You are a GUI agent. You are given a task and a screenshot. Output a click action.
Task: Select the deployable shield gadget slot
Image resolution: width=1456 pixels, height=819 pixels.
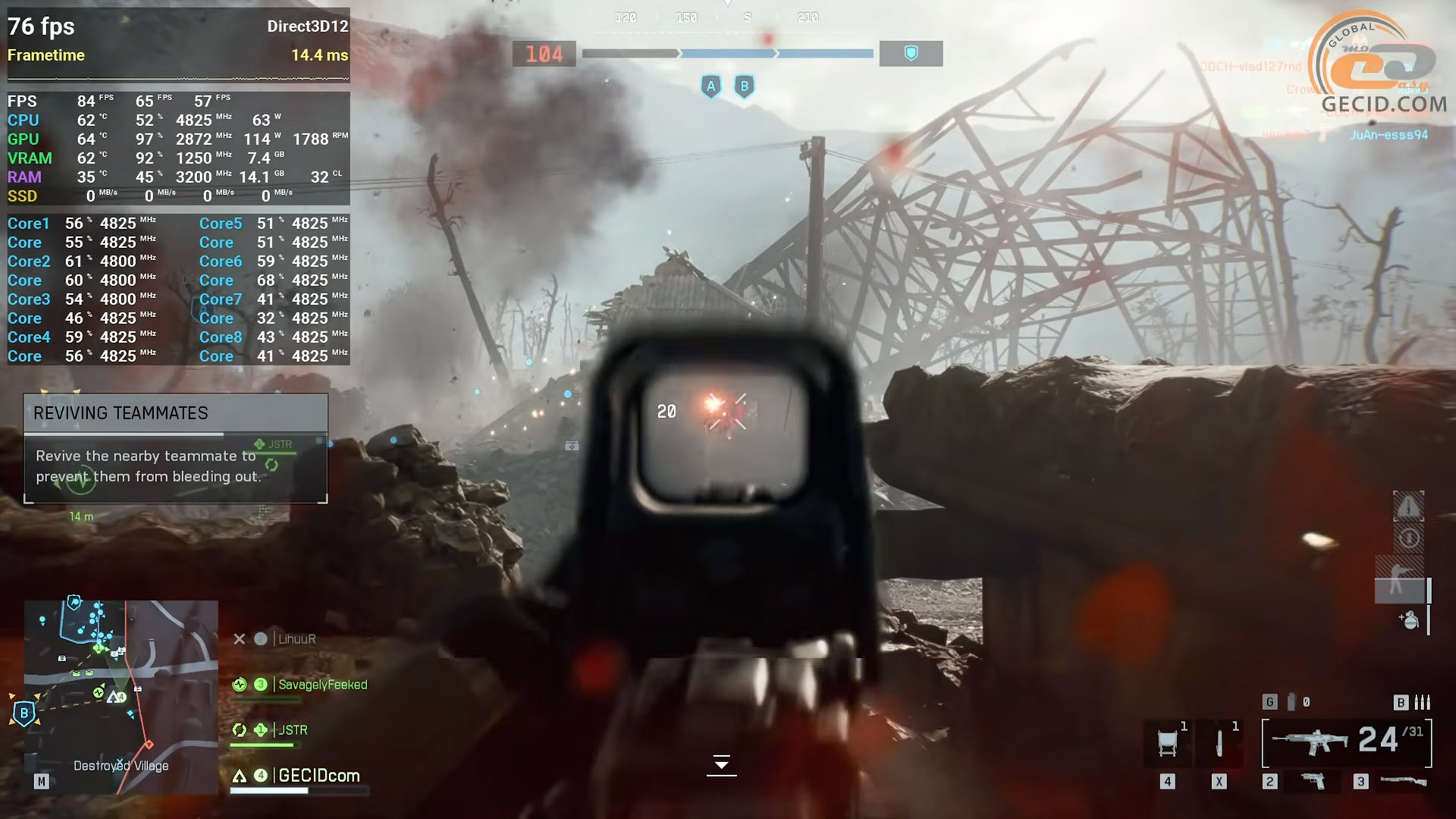[x=1168, y=742]
